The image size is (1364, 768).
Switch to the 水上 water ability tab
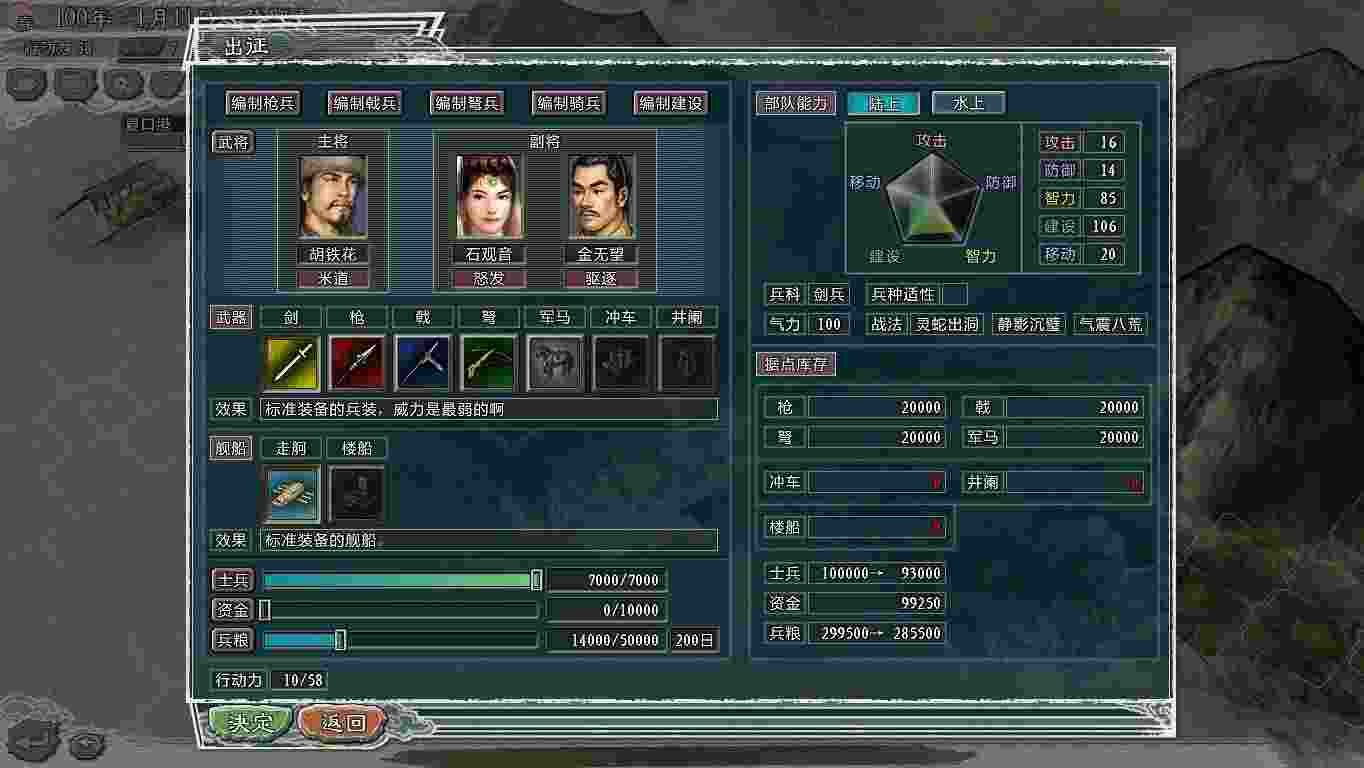coord(968,103)
